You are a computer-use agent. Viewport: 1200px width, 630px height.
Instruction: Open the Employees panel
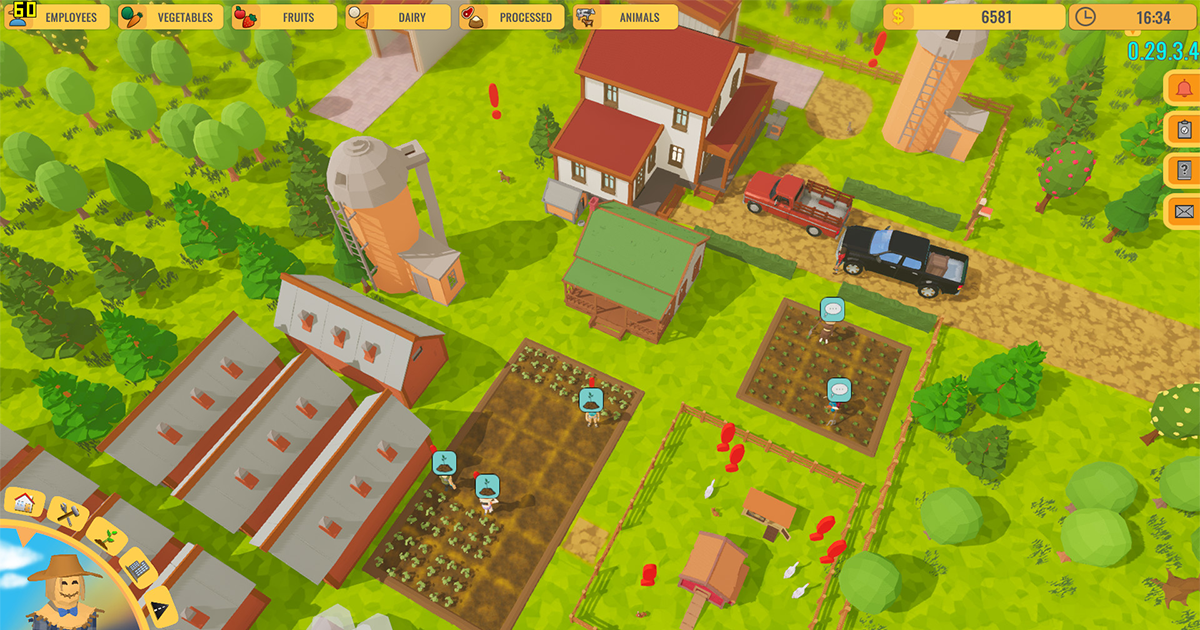point(58,17)
